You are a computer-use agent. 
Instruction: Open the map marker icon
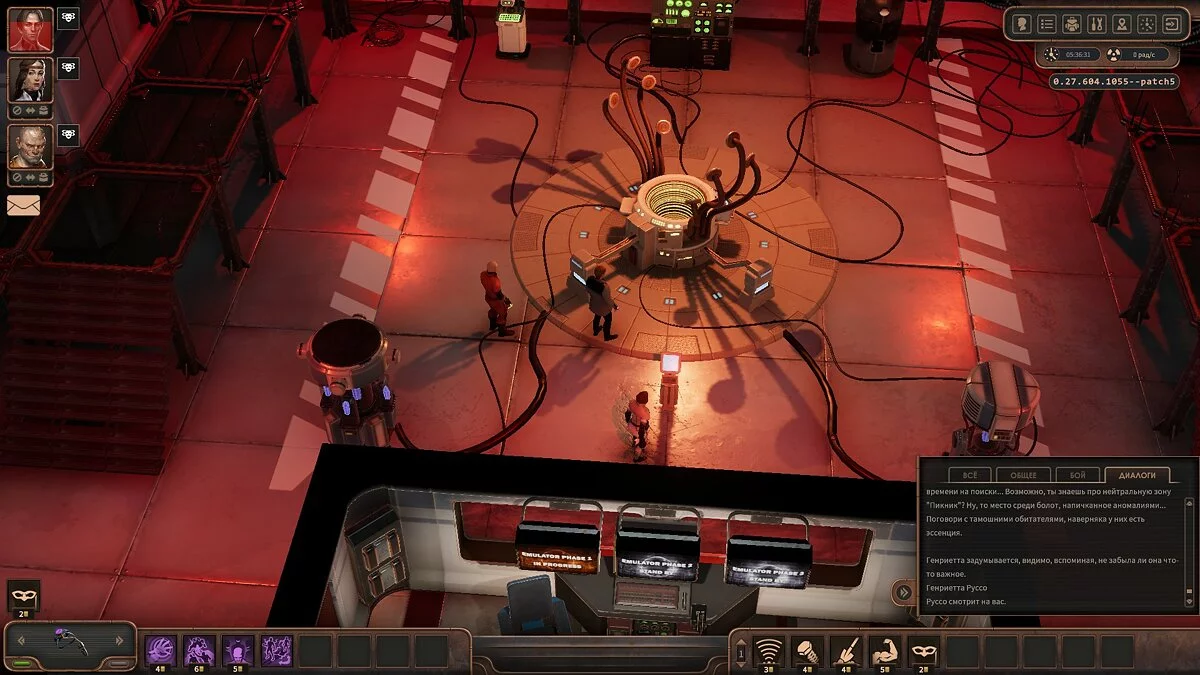pos(1122,23)
